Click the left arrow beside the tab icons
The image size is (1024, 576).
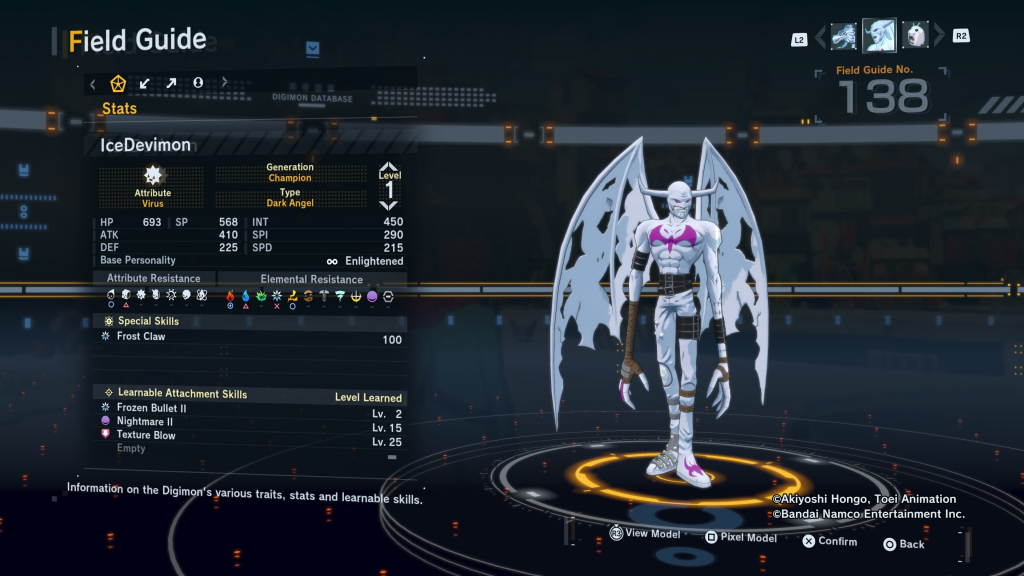[93, 83]
